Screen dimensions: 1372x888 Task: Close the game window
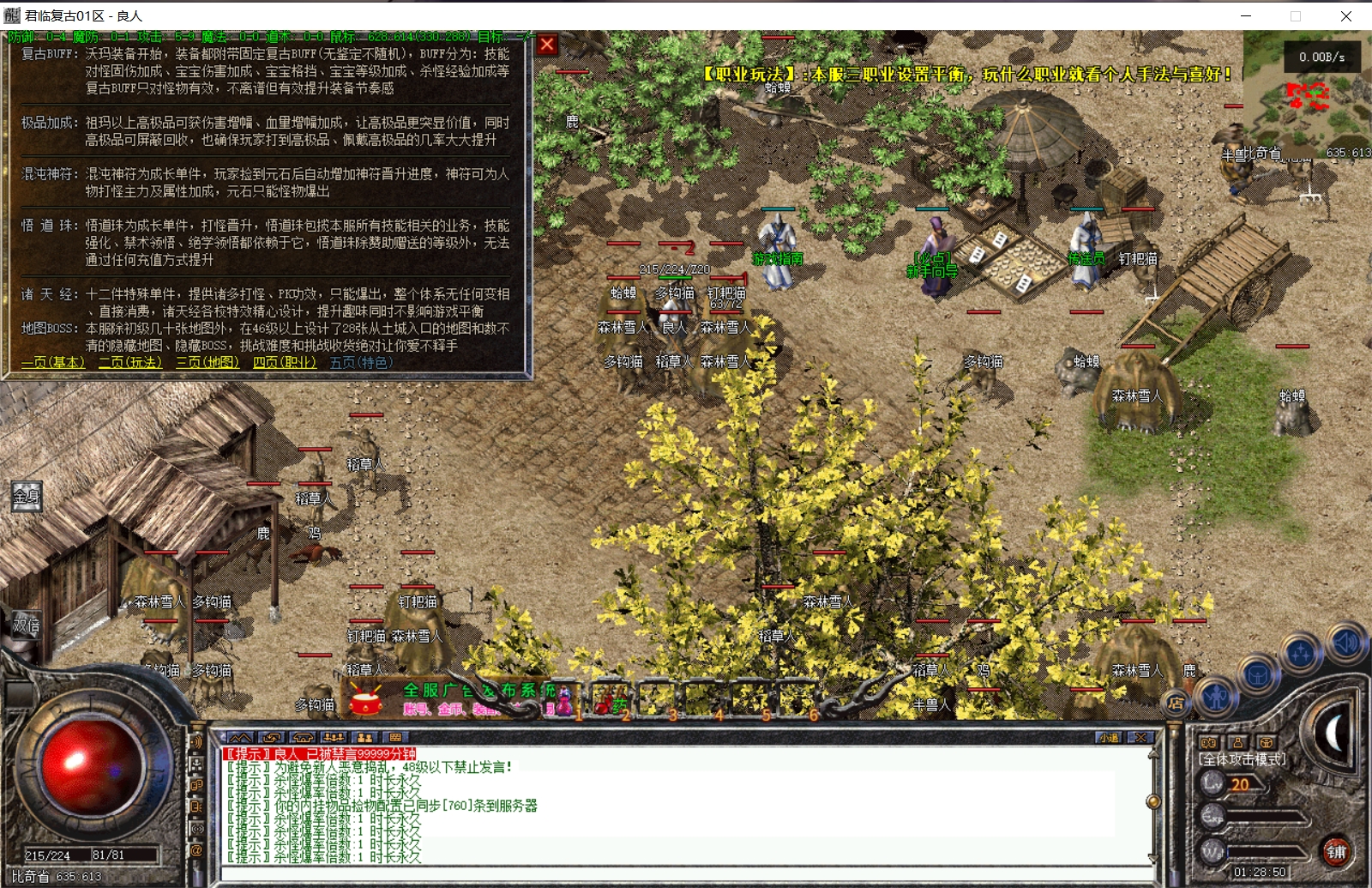coord(1345,15)
